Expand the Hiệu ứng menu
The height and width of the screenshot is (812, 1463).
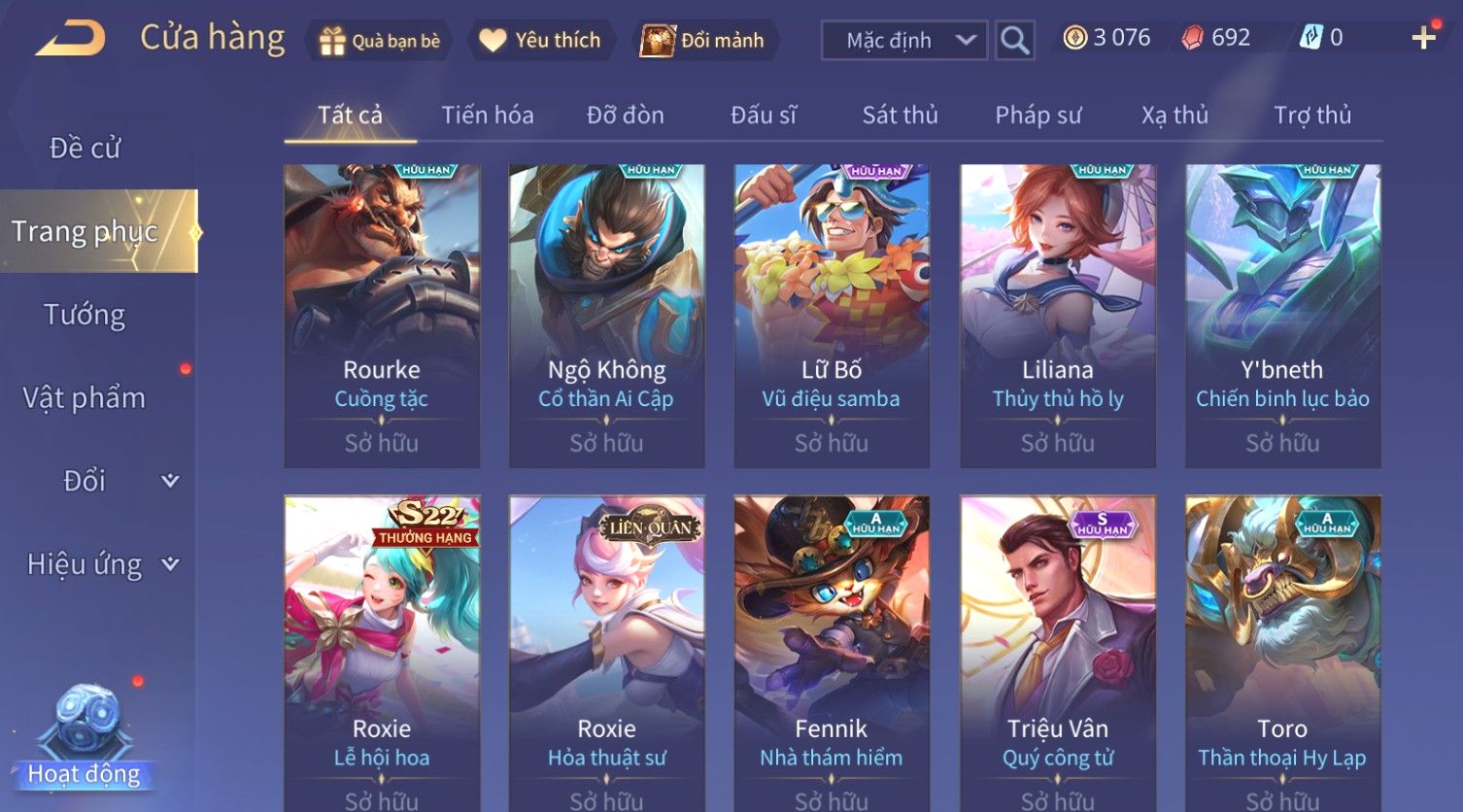[102, 564]
